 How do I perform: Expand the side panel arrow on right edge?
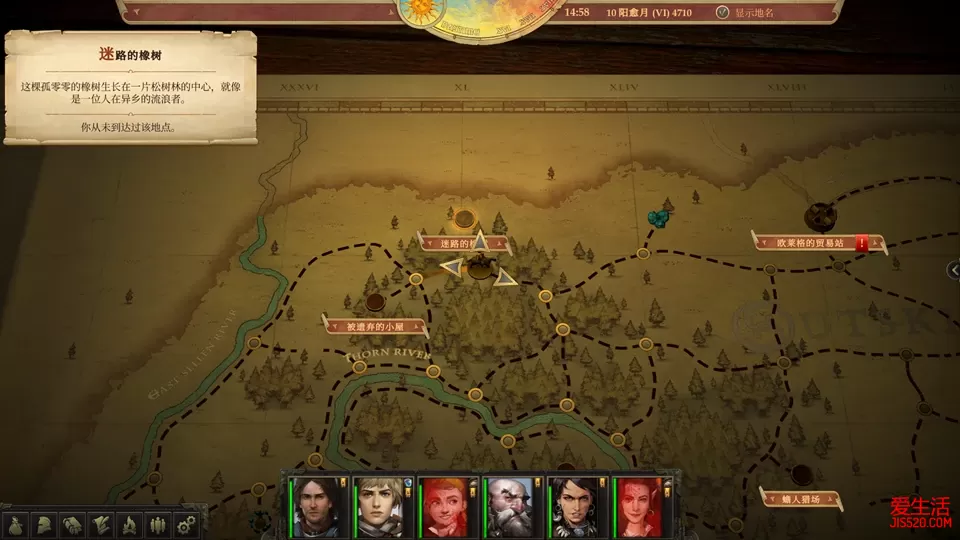[953, 268]
